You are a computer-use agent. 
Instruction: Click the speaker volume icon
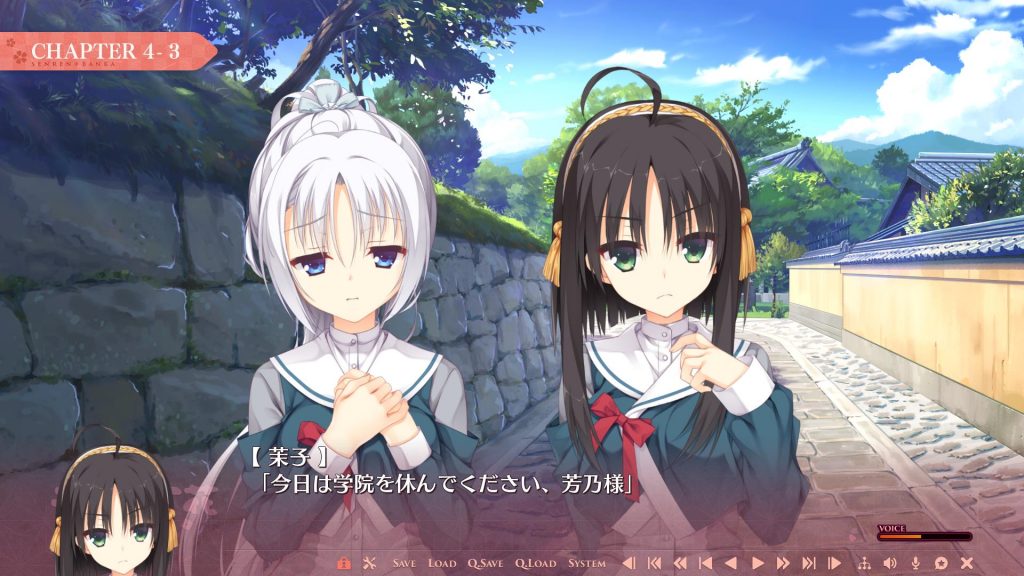[x=888, y=563]
